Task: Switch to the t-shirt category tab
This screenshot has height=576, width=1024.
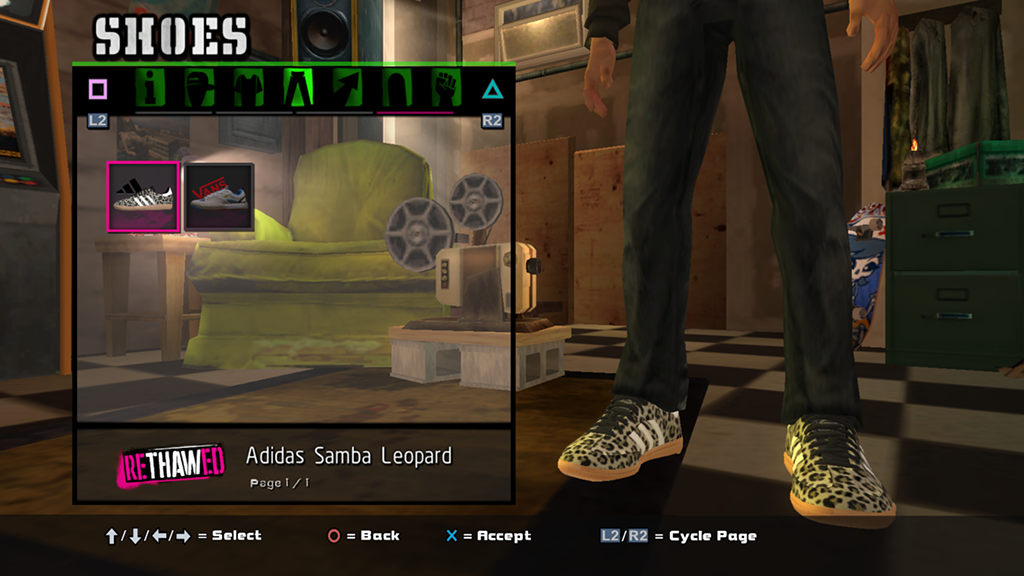Action: [x=248, y=89]
